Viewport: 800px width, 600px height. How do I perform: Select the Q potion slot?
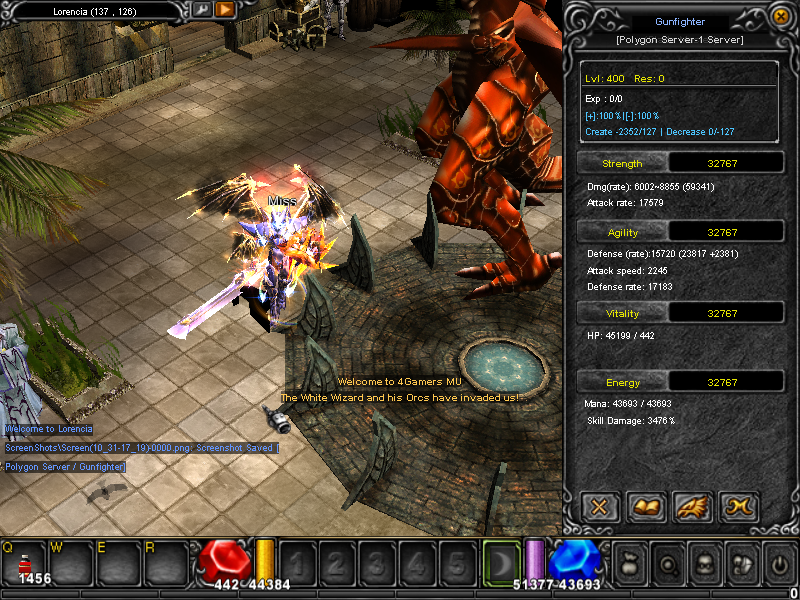[x=23, y=562]
